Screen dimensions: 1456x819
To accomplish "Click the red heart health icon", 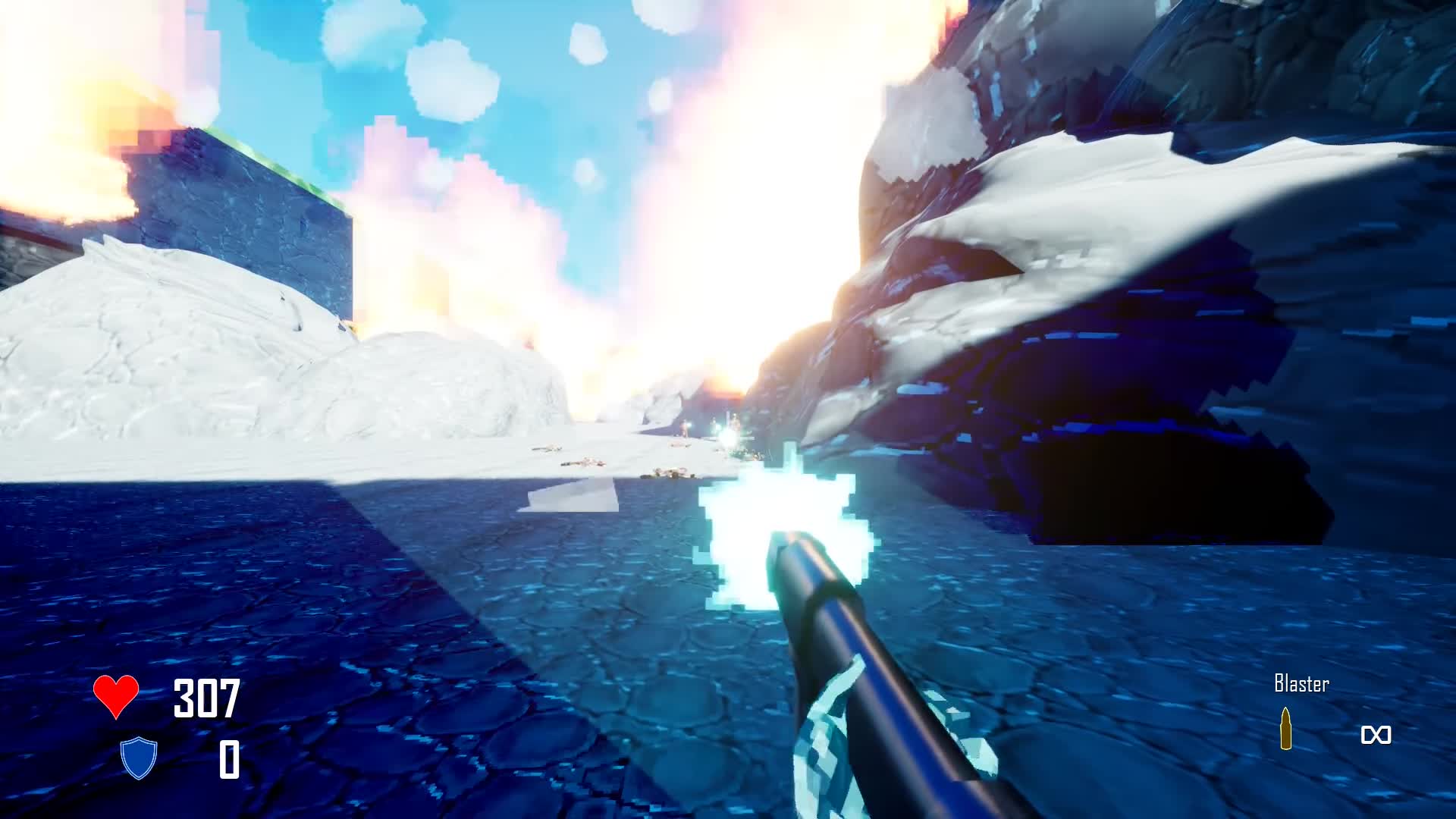I will [116, 695].
